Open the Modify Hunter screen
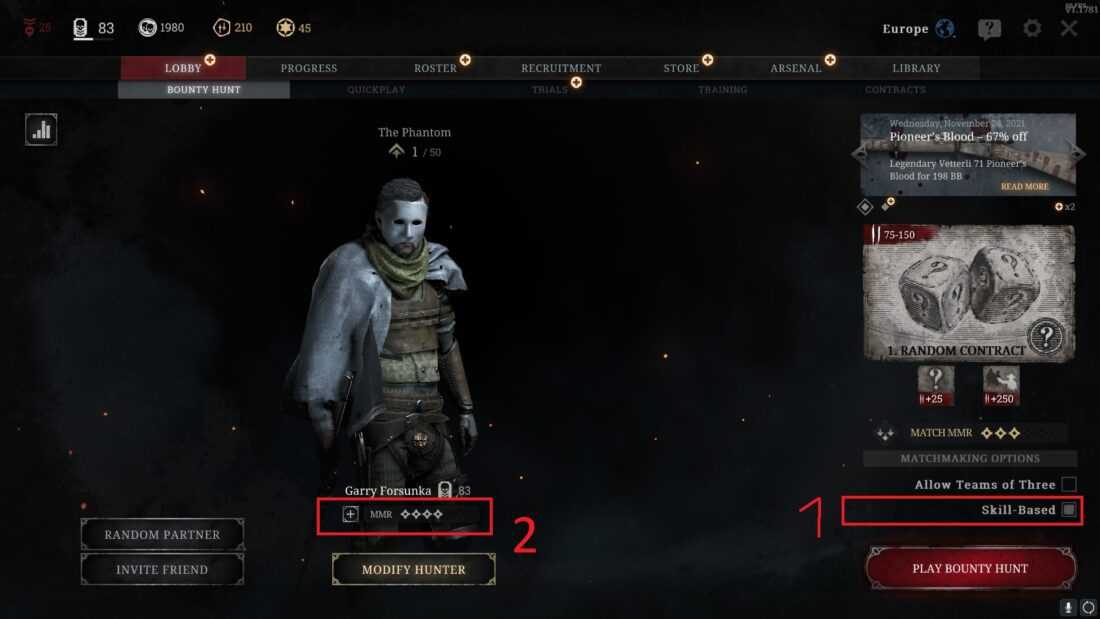The height and width of the screenshot is (619, 1100). coord(413,569)
